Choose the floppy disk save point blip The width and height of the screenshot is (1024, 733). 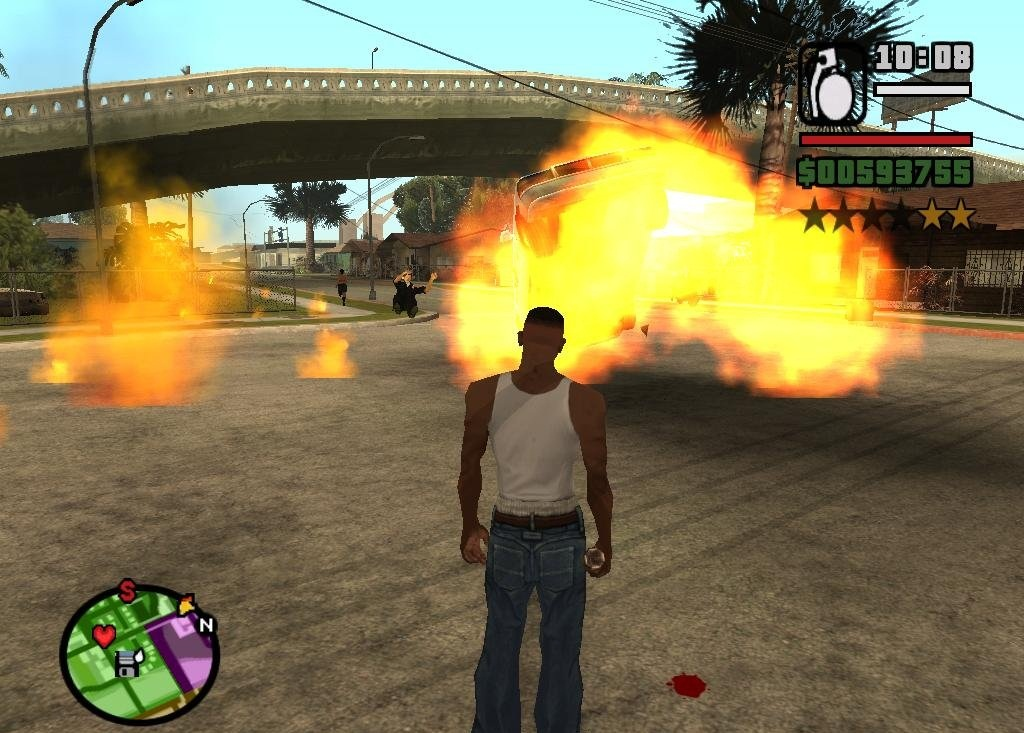(x=127, y=663)
